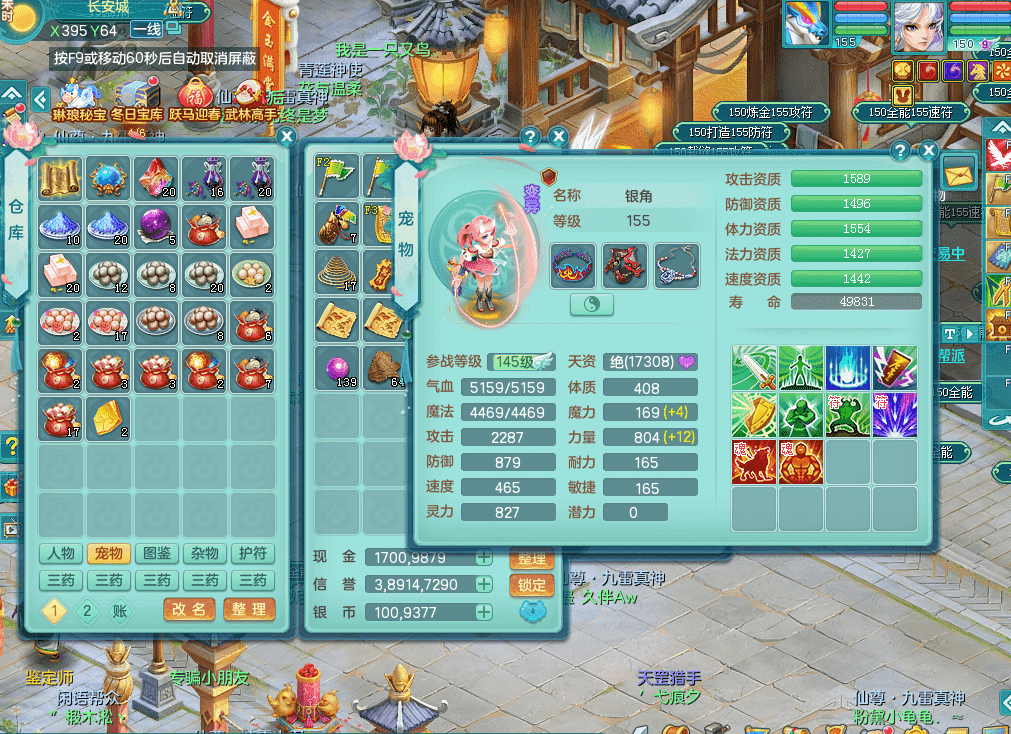Inspect the golden shield pet skill icon

tap(753, 414)
